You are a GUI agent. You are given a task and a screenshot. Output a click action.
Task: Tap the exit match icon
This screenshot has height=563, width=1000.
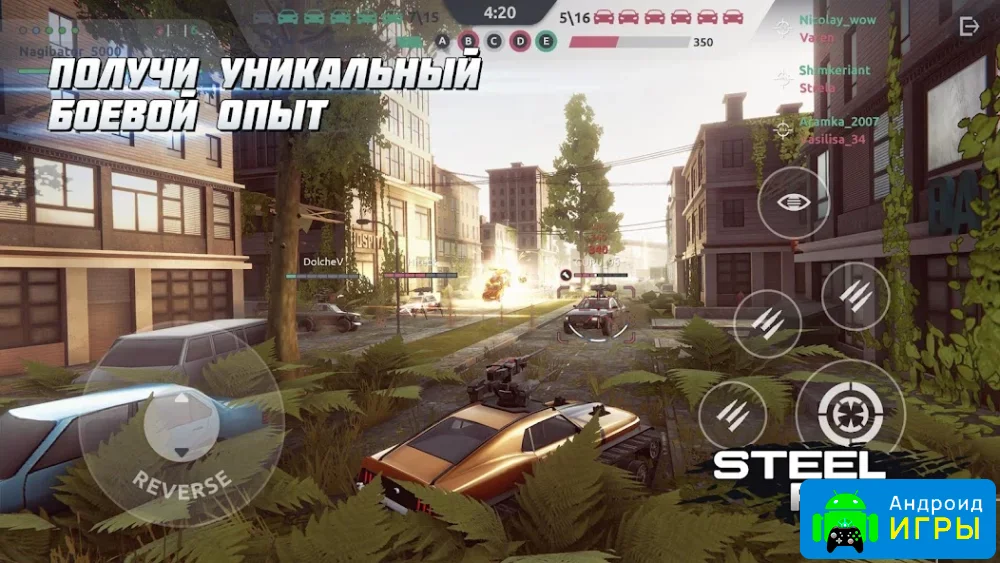969,27
